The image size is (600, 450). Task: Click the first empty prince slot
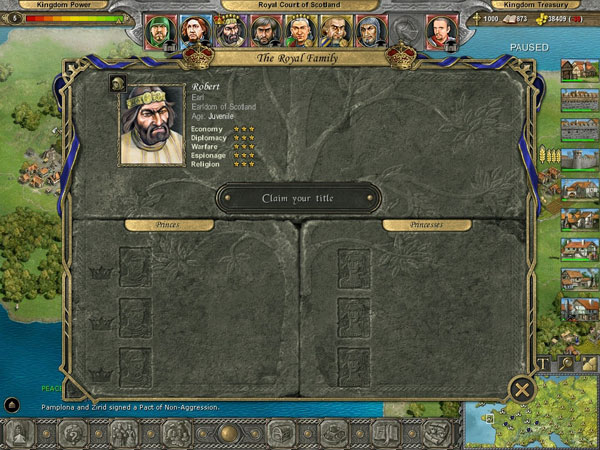(135, 268)
